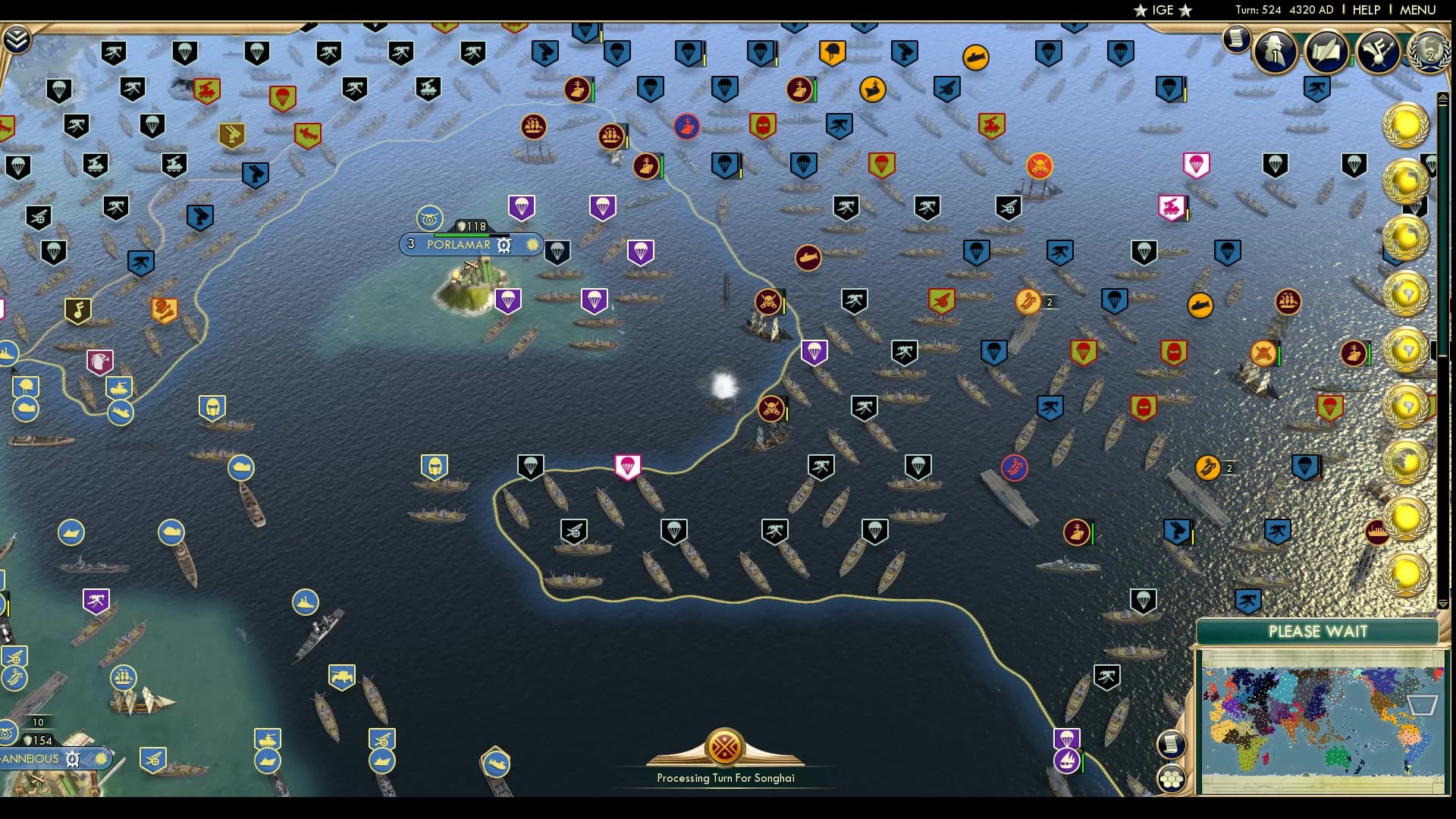Select Porlamar's production gear icon
1456x819 pixels.
(503, 245)
